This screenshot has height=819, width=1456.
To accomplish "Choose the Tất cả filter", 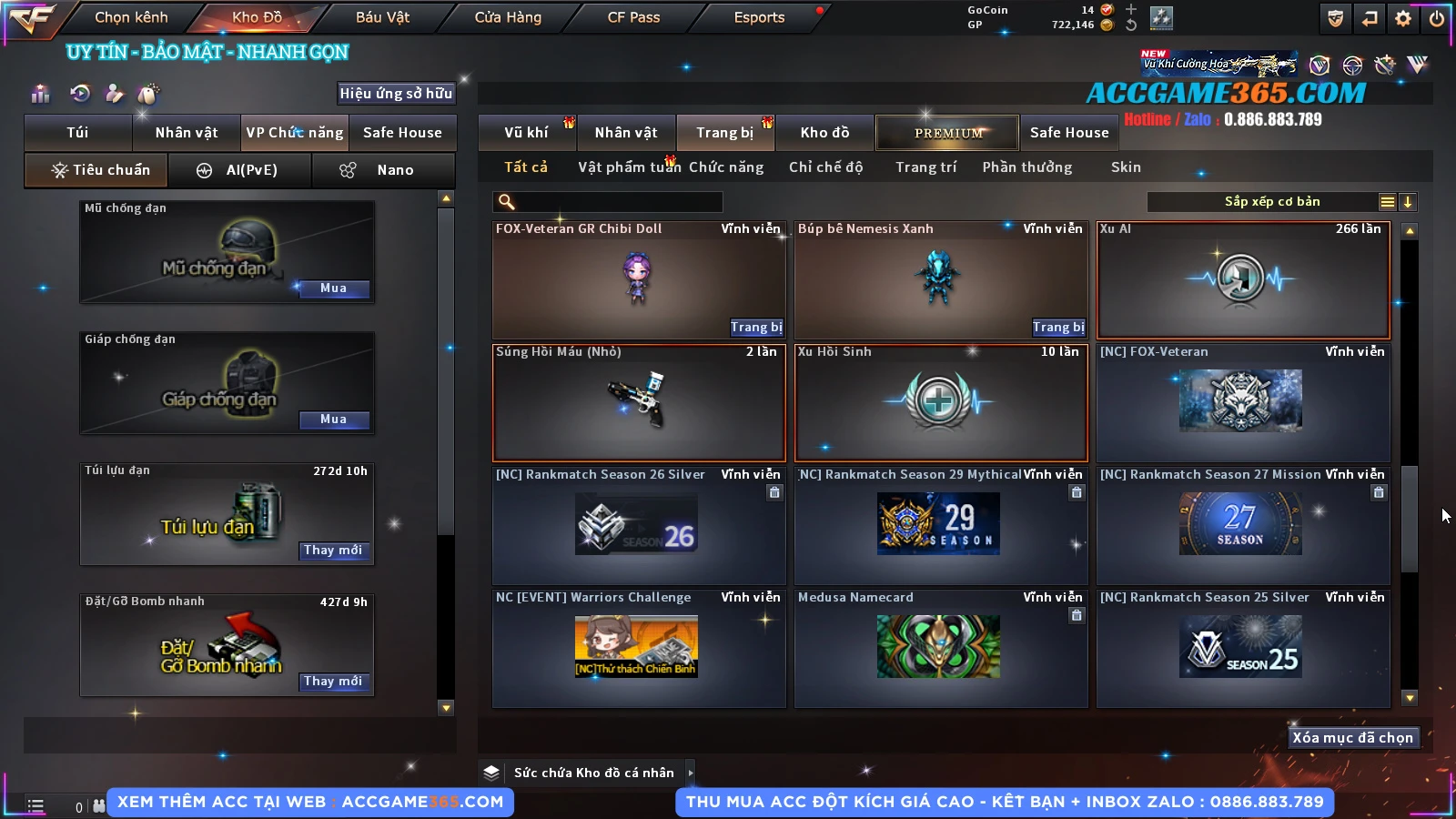I will click(x=526, y=167).
